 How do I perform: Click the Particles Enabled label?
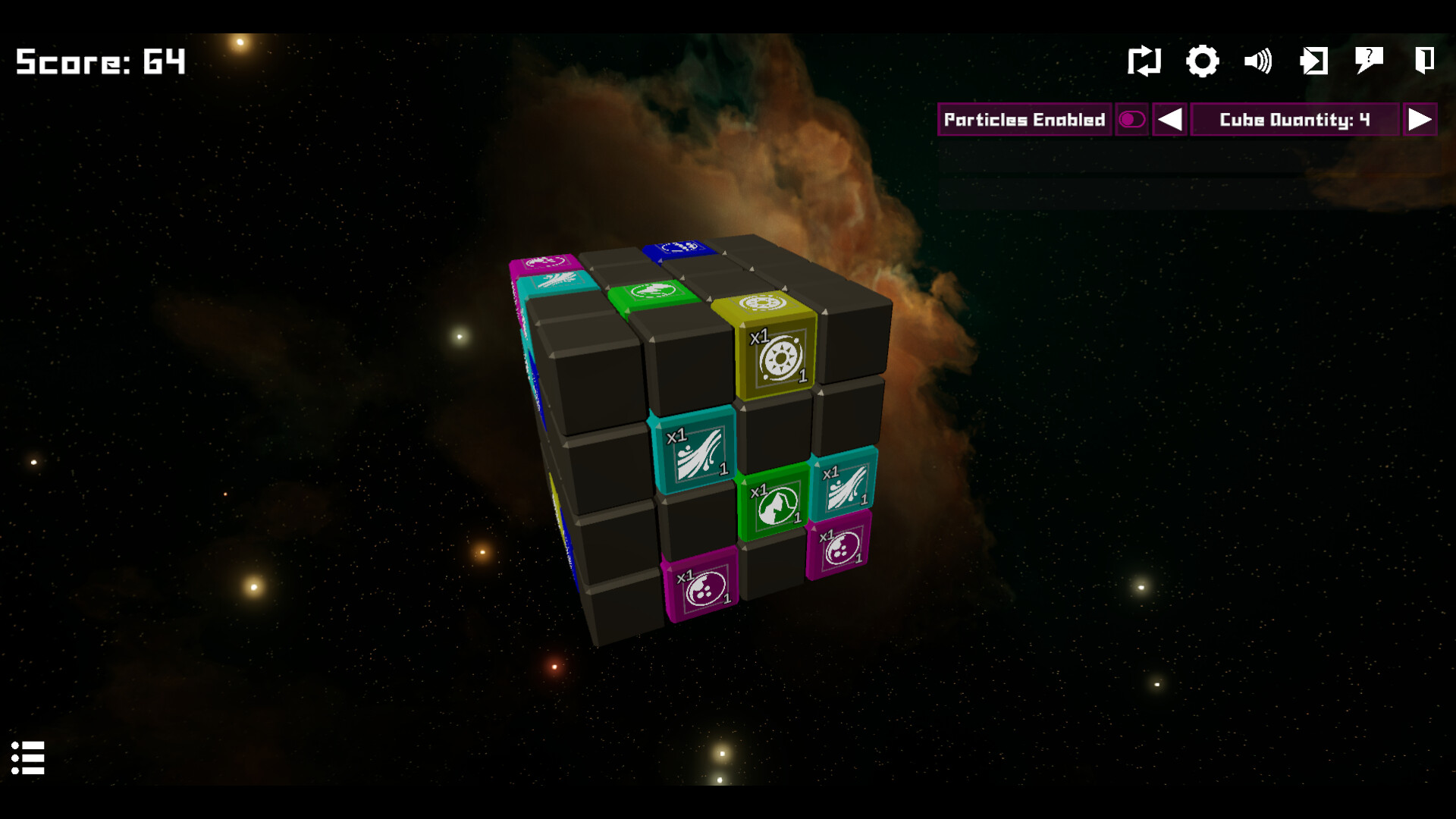click(1025, 119)
